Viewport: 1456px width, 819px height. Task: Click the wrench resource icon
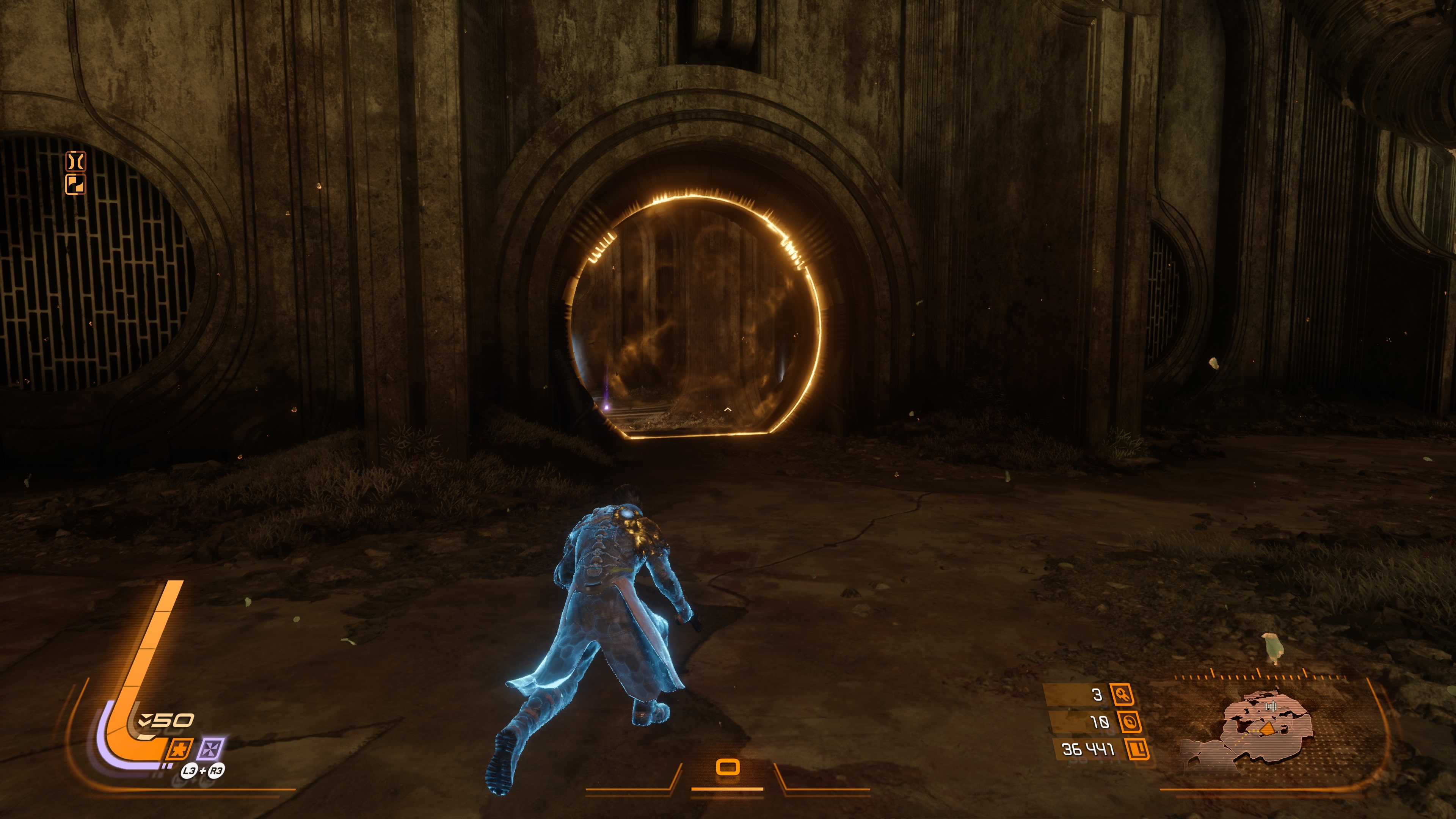click(1122, 695)
